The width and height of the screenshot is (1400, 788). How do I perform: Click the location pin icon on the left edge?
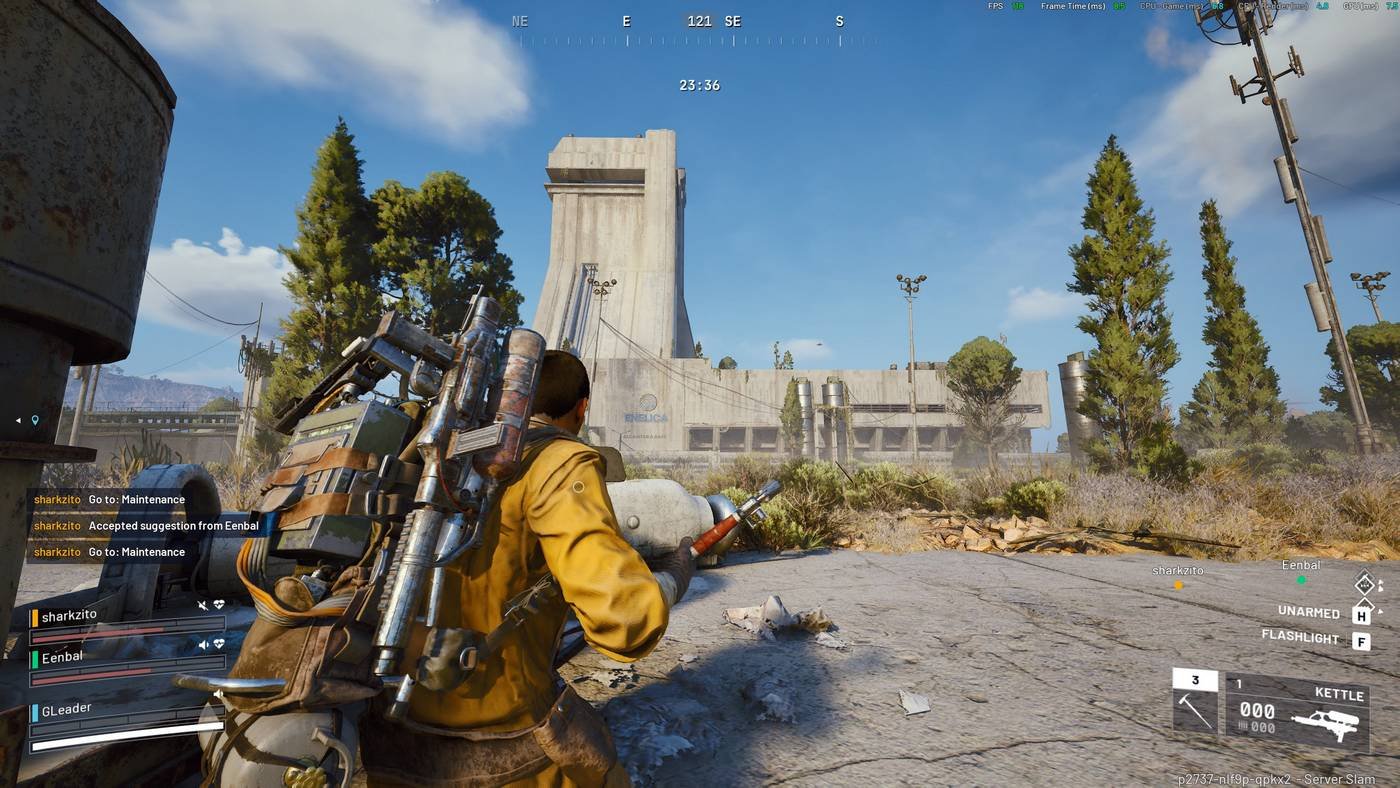pyautogui.click(x=36, y=420)
